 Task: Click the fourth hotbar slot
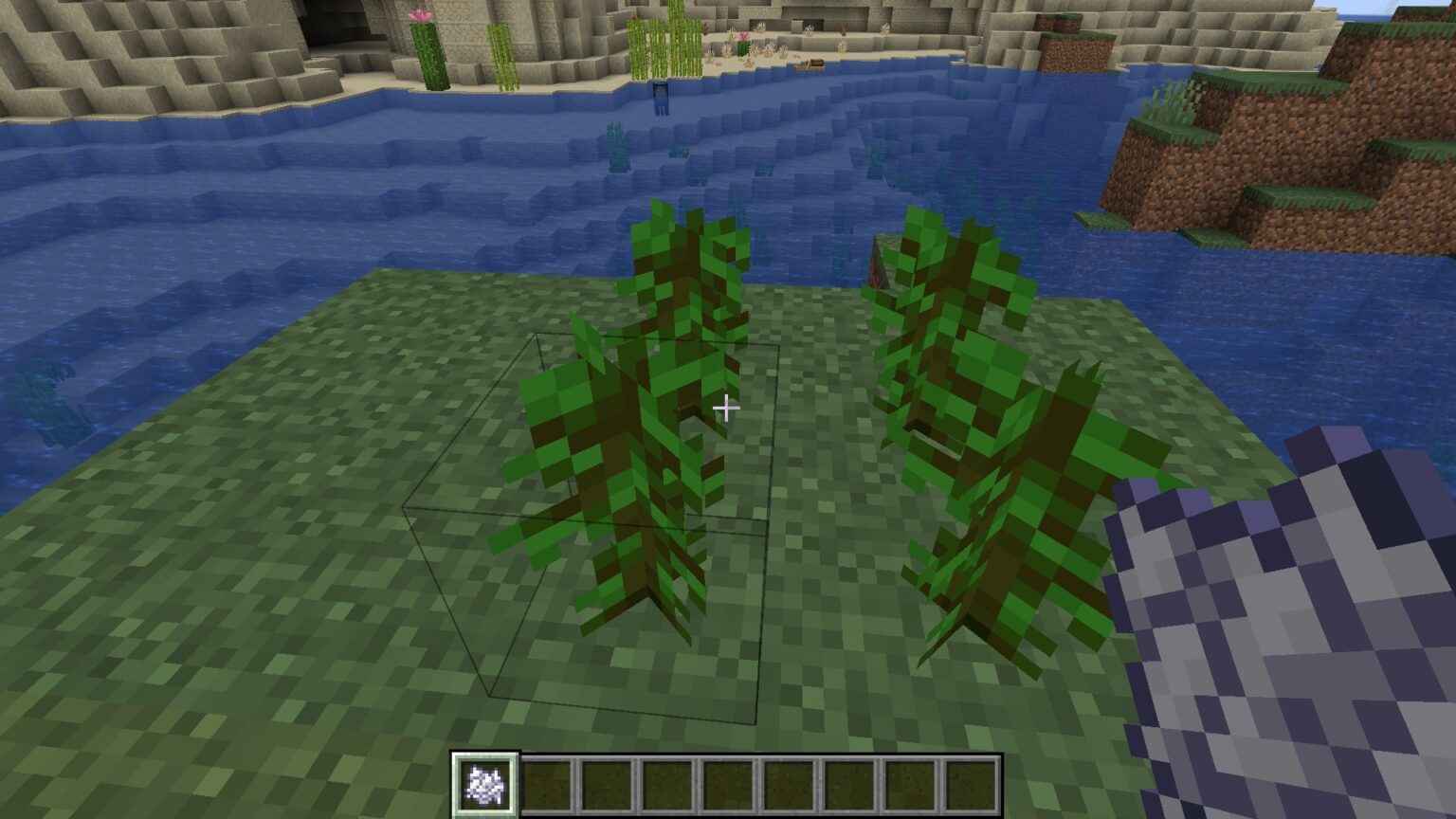[665, 784]
